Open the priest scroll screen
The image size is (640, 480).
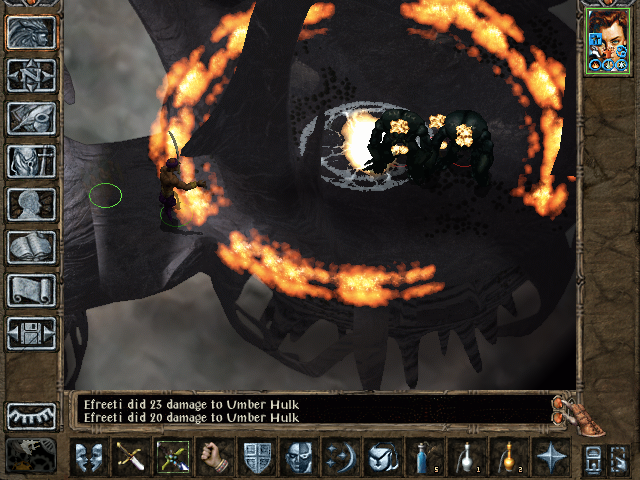click(31, 290)
